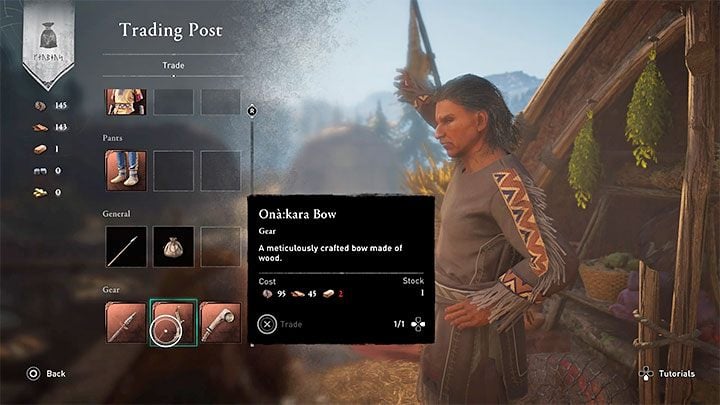Select the torso clothing item in the top row

pos(126,101)
